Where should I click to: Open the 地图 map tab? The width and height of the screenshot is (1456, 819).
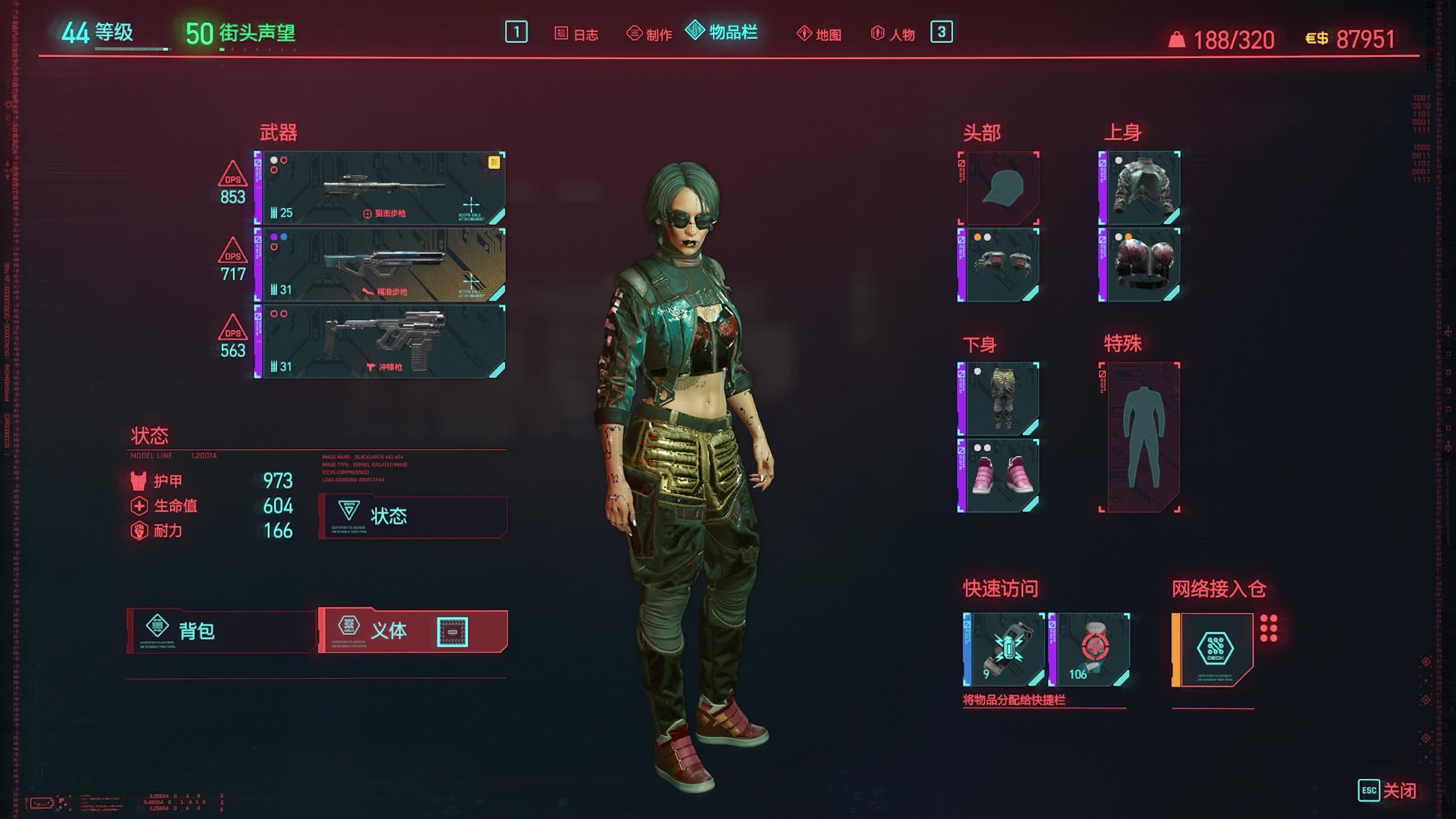tap(819, 34)
